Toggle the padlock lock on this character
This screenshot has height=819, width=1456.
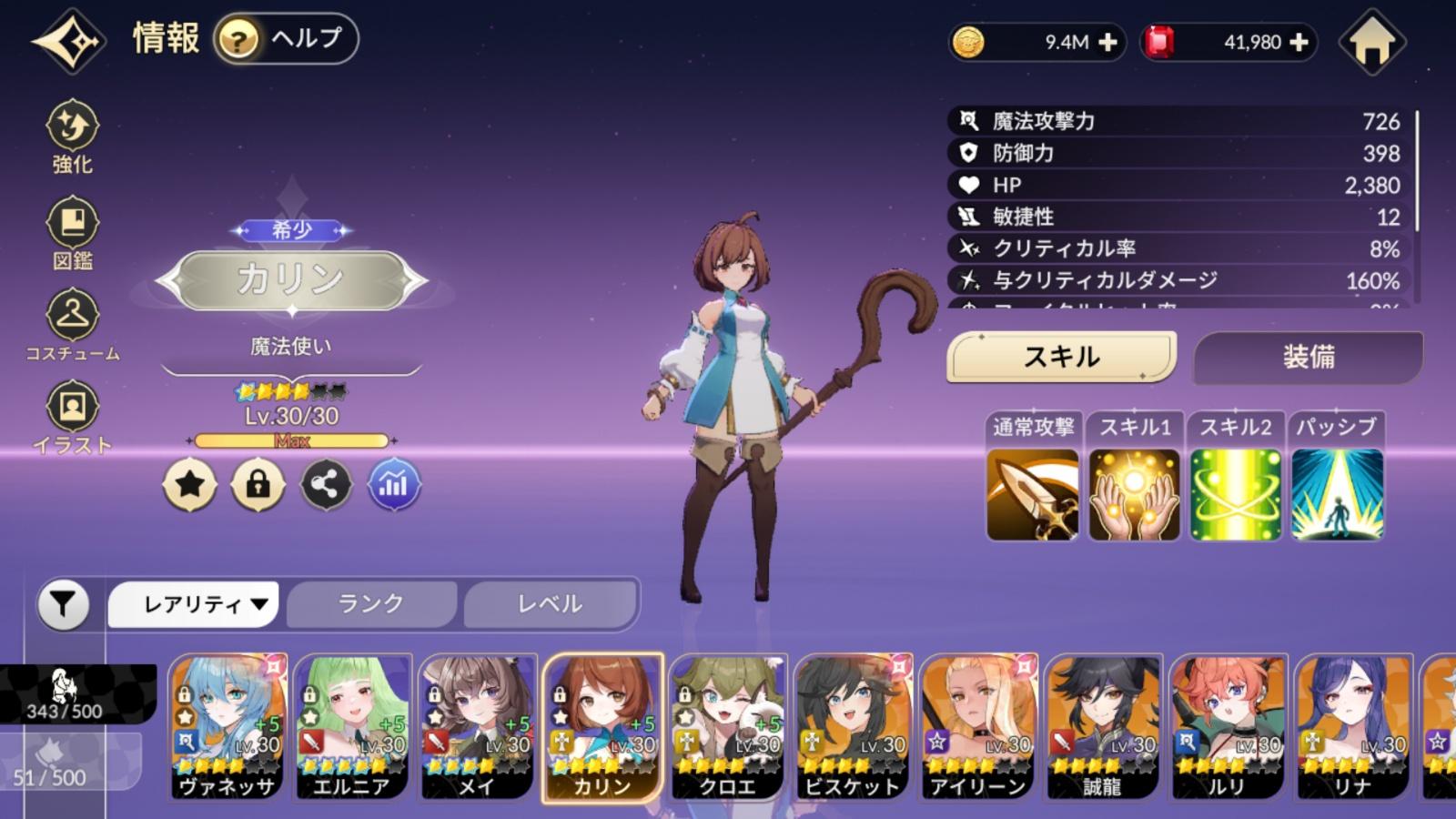[x=258, y=484]
